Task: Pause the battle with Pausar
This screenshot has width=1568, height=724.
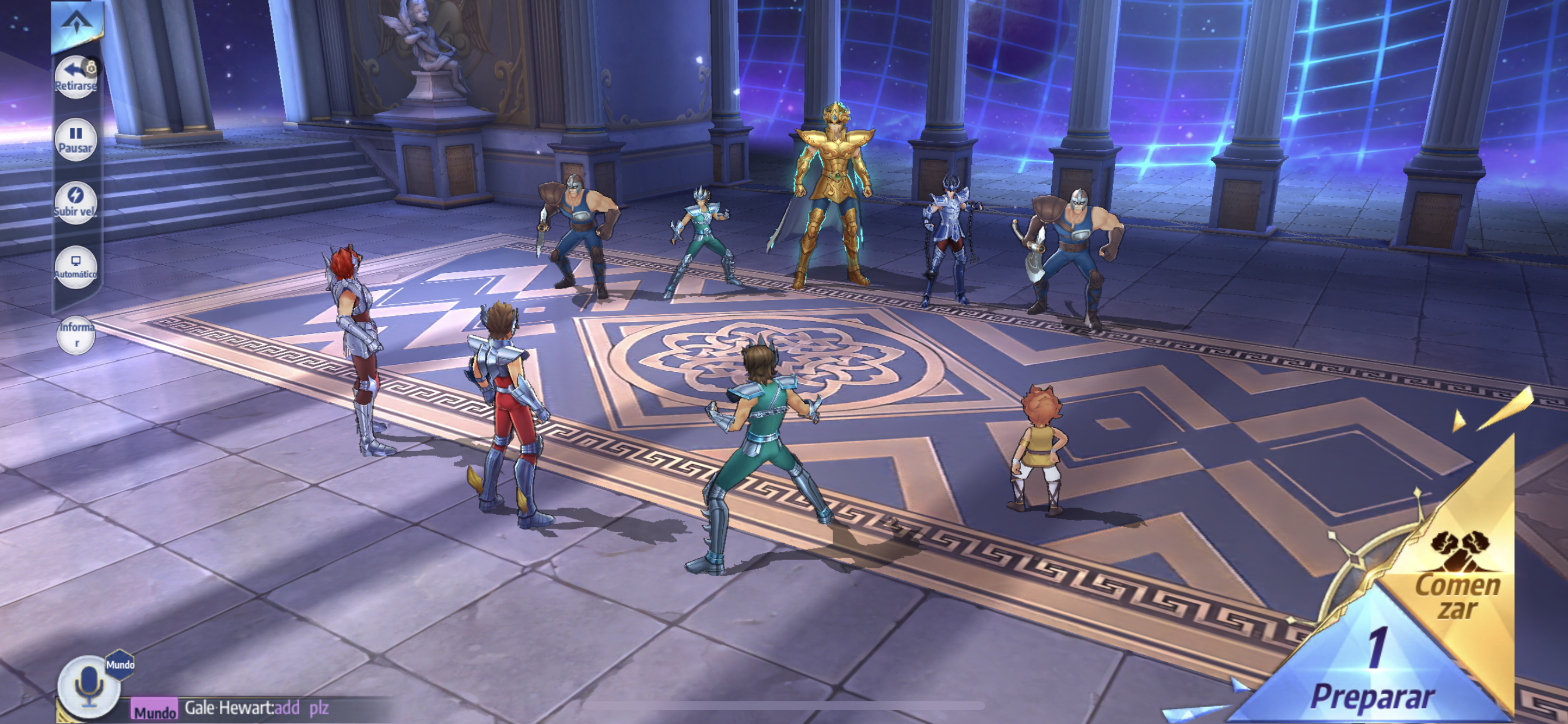Action: (x=75, y=139)
